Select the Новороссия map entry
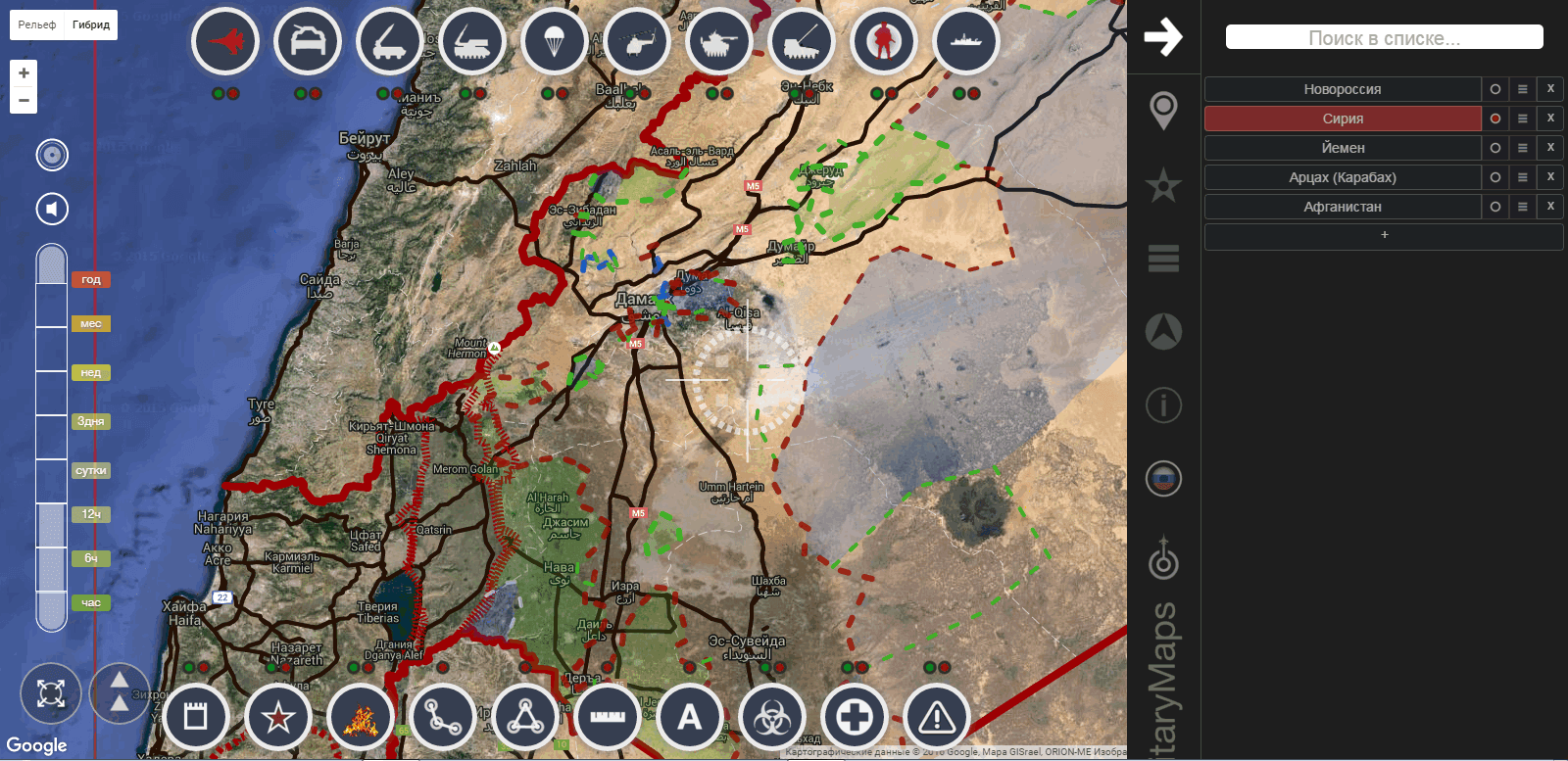 (x=1342, y=89)
